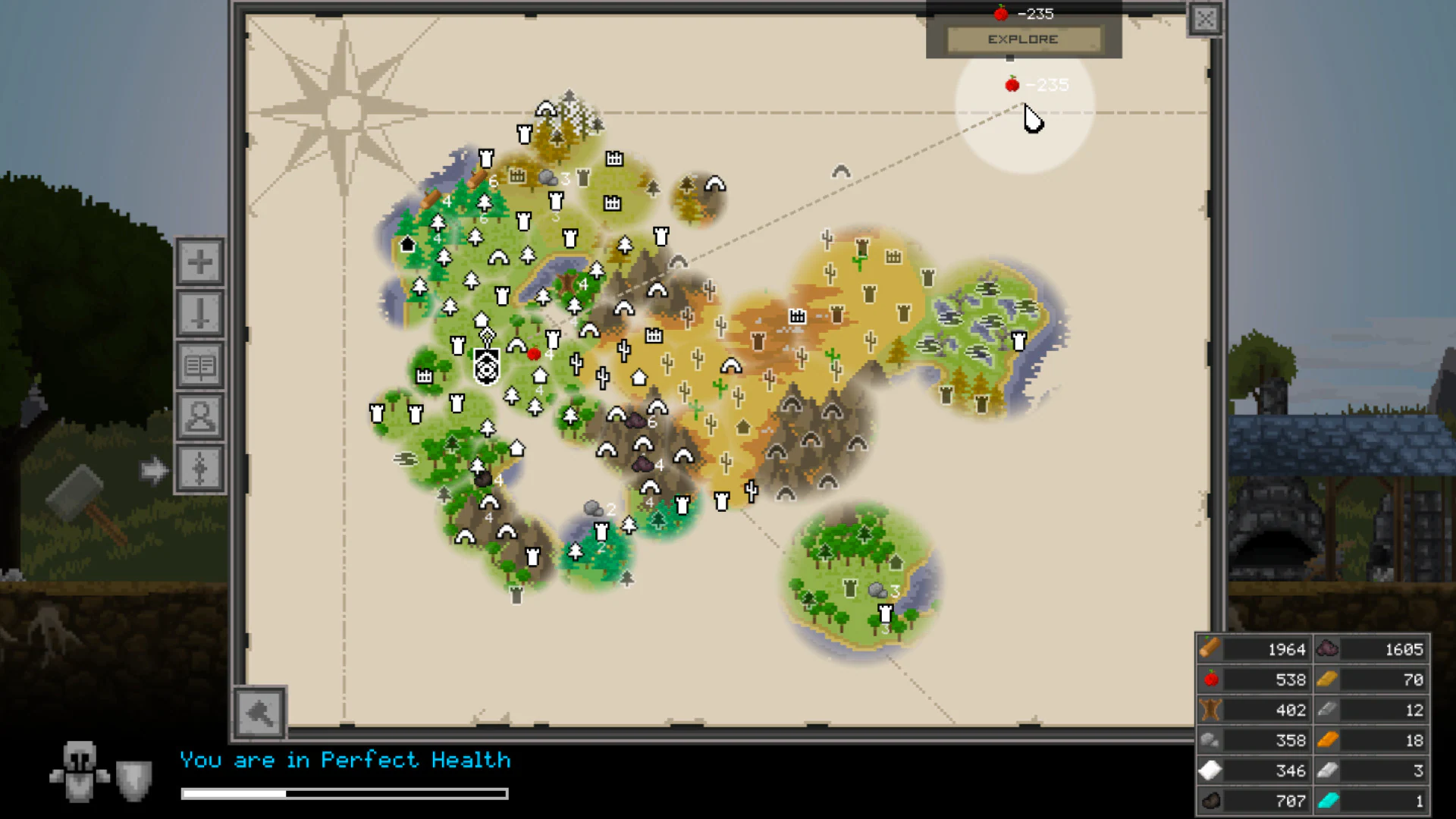The height and width of the screenshot is (819, 1456).
Task: Open the journal book icon in left sidebar
Action: 199,365
